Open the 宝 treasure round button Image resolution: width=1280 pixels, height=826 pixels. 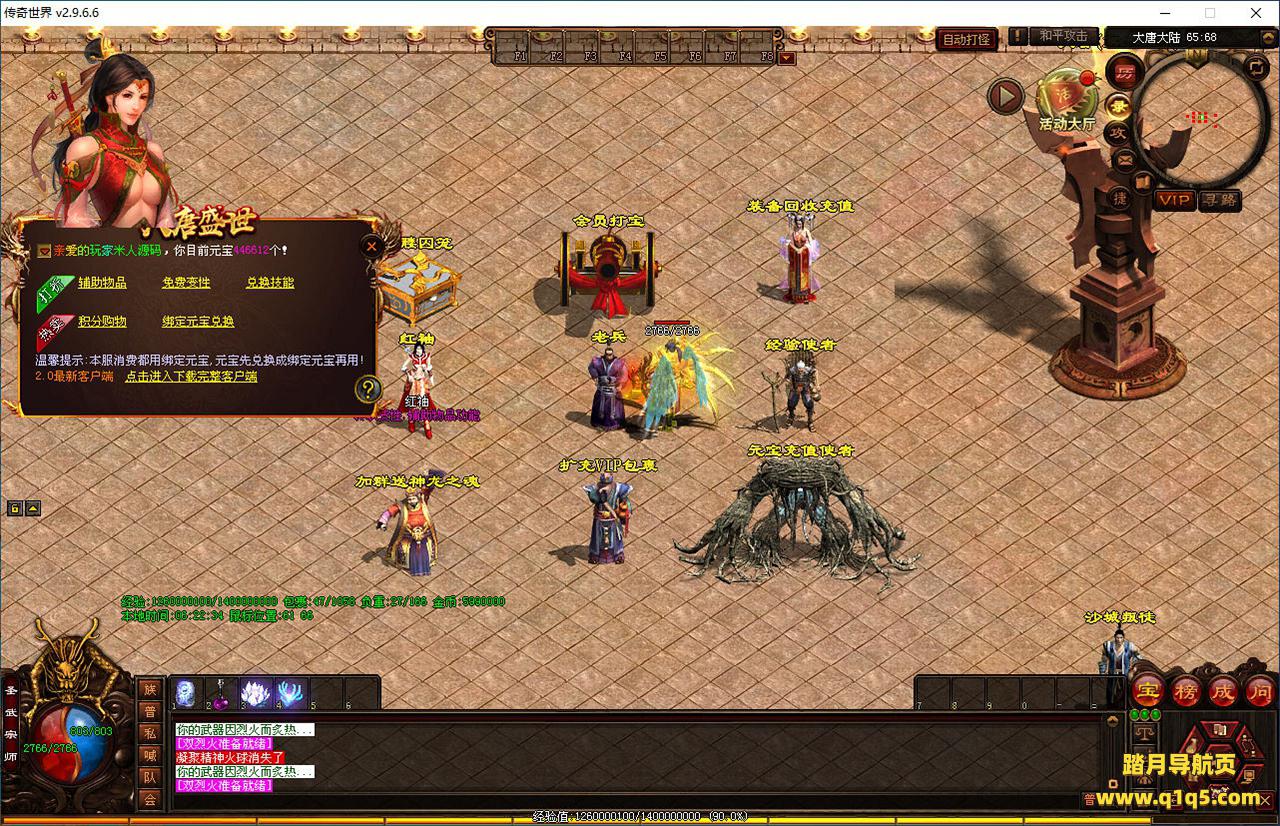point(1147,691)
